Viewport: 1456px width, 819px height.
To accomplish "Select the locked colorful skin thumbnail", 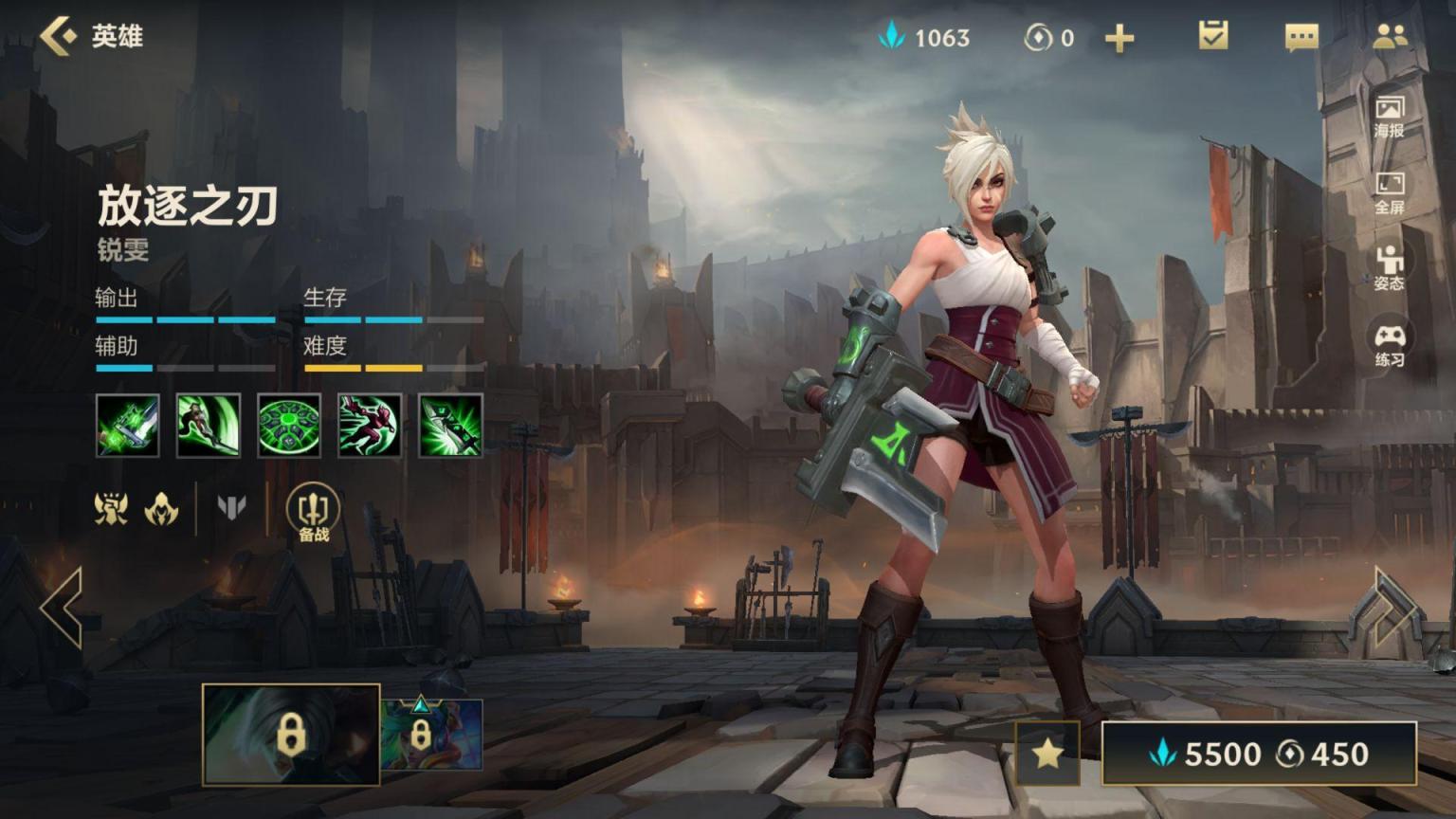I will [x=432, y=735].
